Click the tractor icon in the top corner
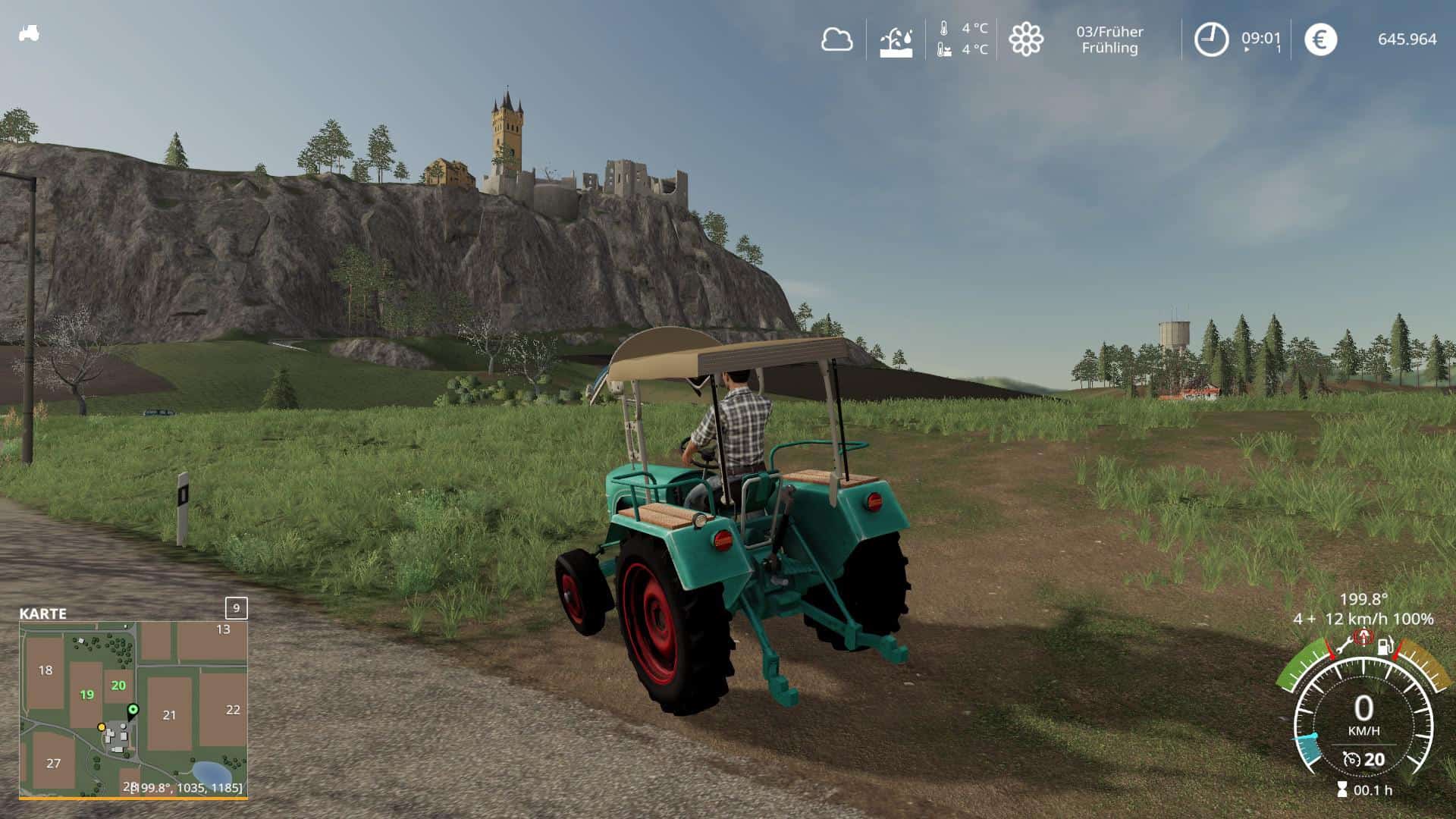 (29, 33)
